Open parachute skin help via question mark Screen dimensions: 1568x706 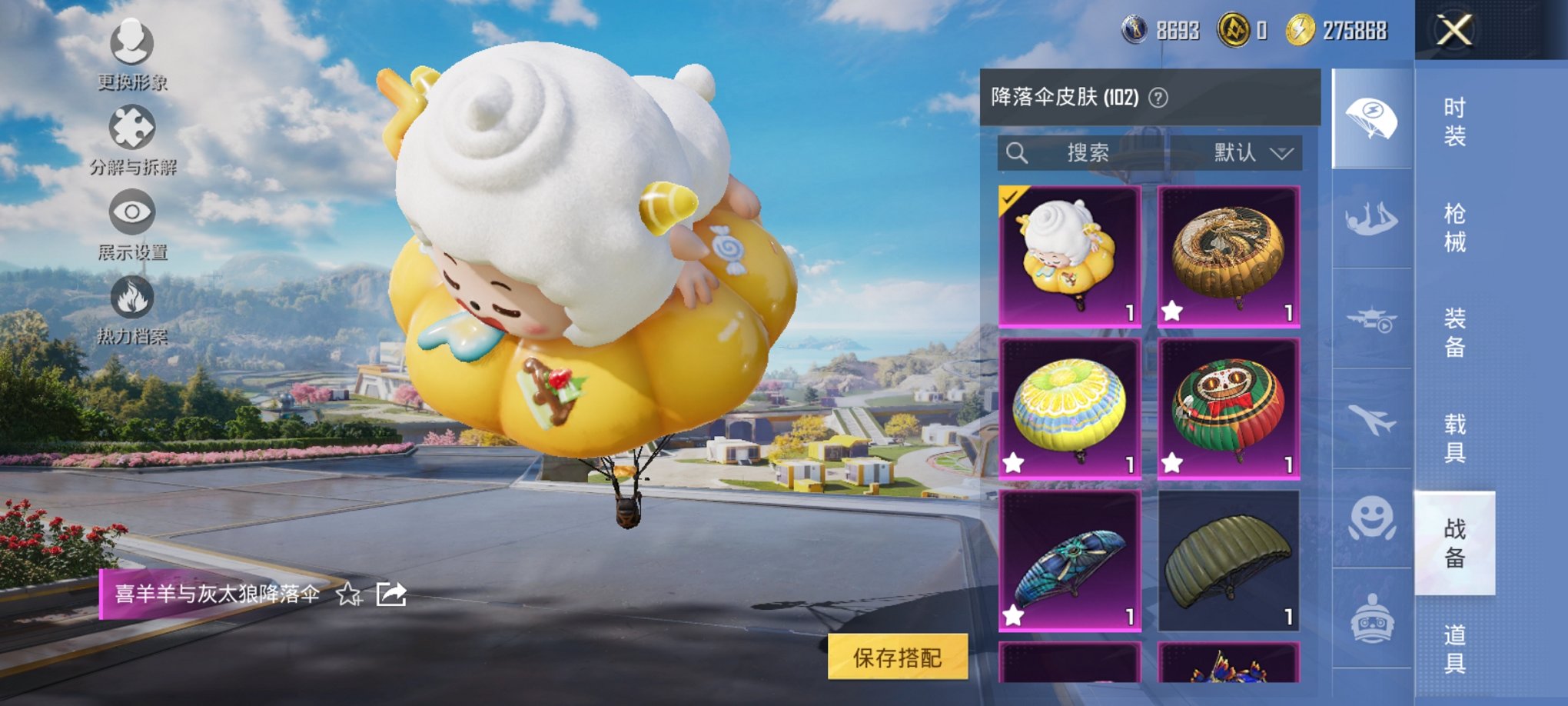coord(1158,98)
